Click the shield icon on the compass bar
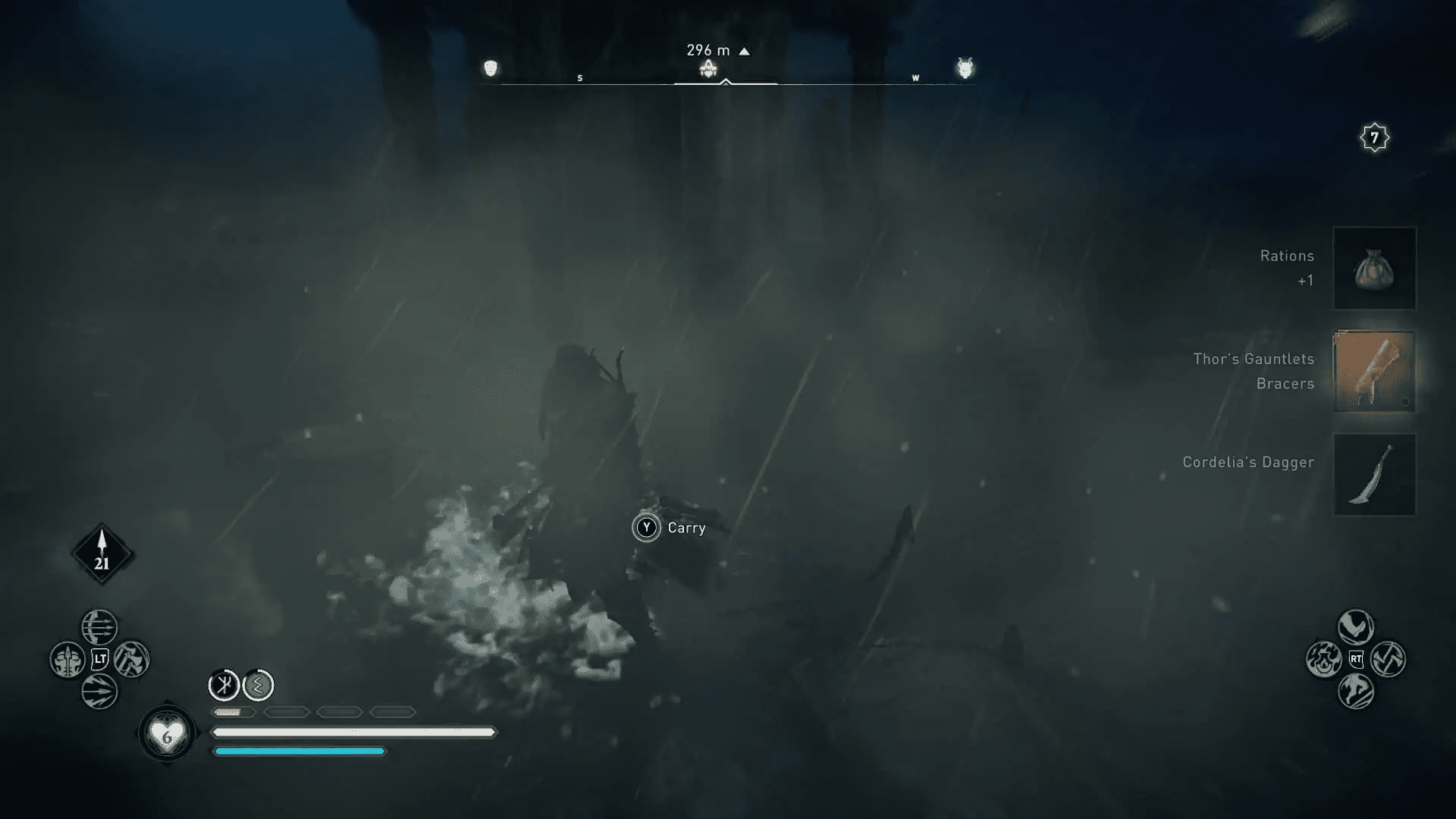The image size is (1456, 819). click(x=490, y=68)
